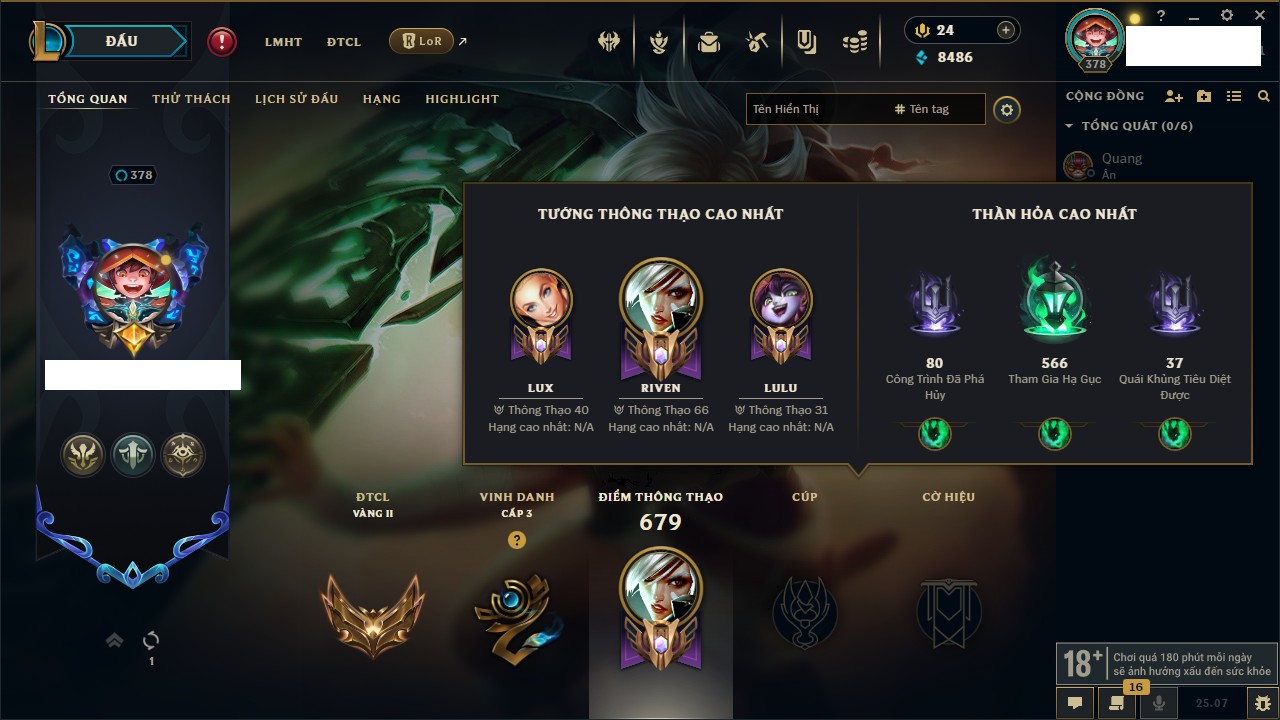The image size is (1280, 720).
Task: Click the Vinh Danh question mark icon
Action: (516, 540)
